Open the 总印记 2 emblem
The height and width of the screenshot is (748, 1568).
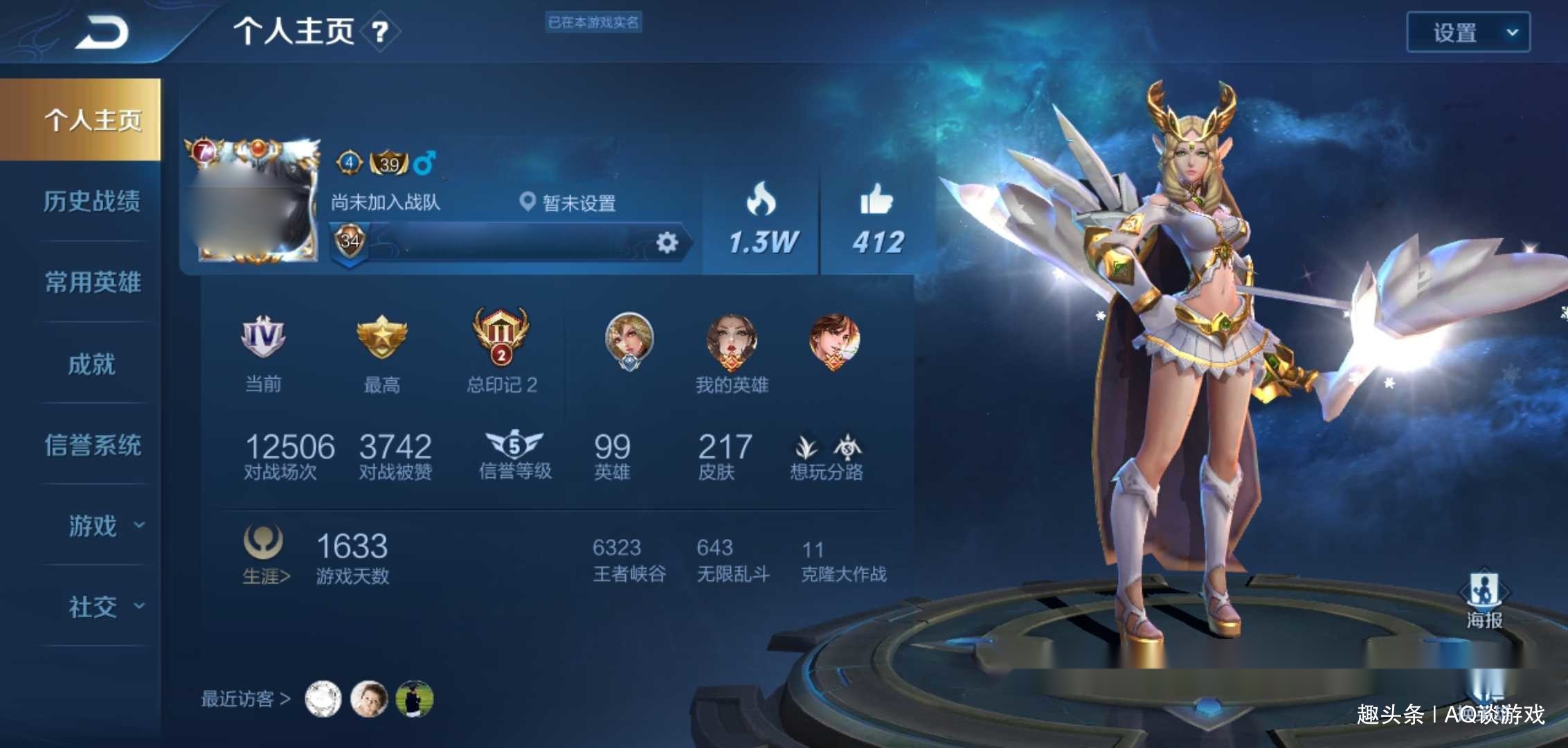[x=501, y=350]
